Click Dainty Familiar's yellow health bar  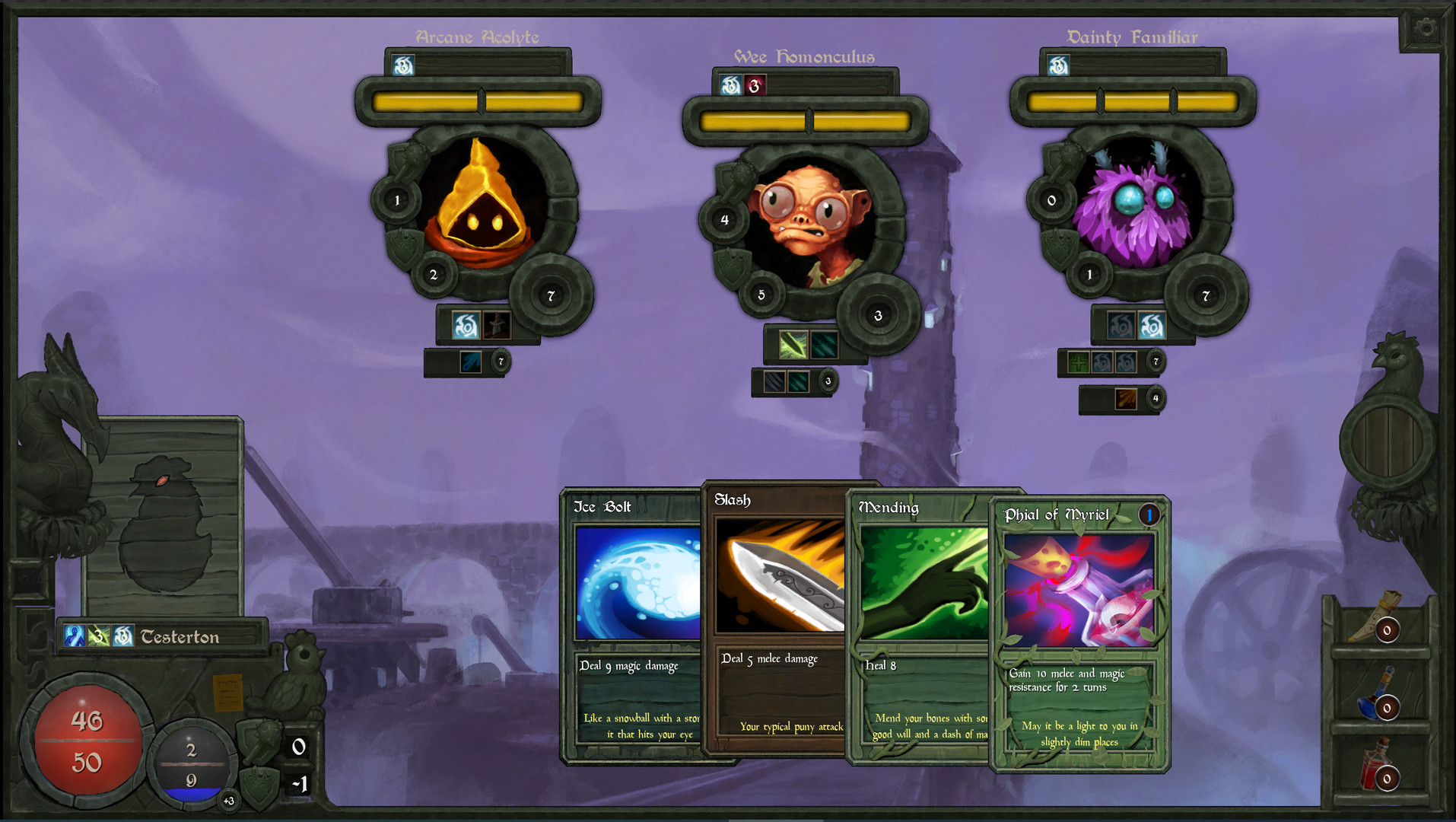click(x=1133, y=100)
